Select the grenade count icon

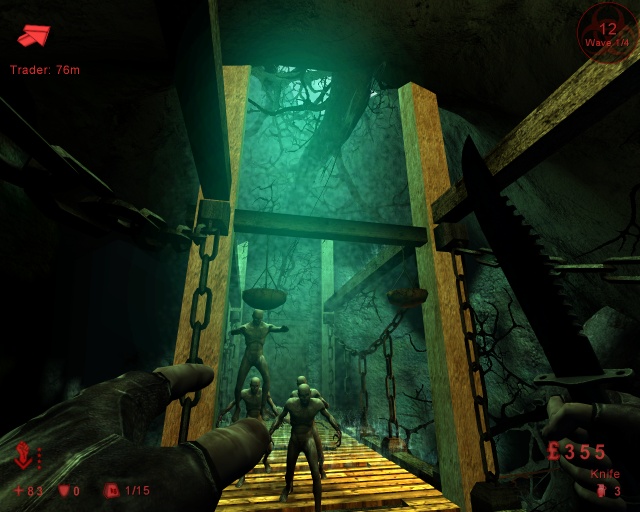click(x=600, y=491)
